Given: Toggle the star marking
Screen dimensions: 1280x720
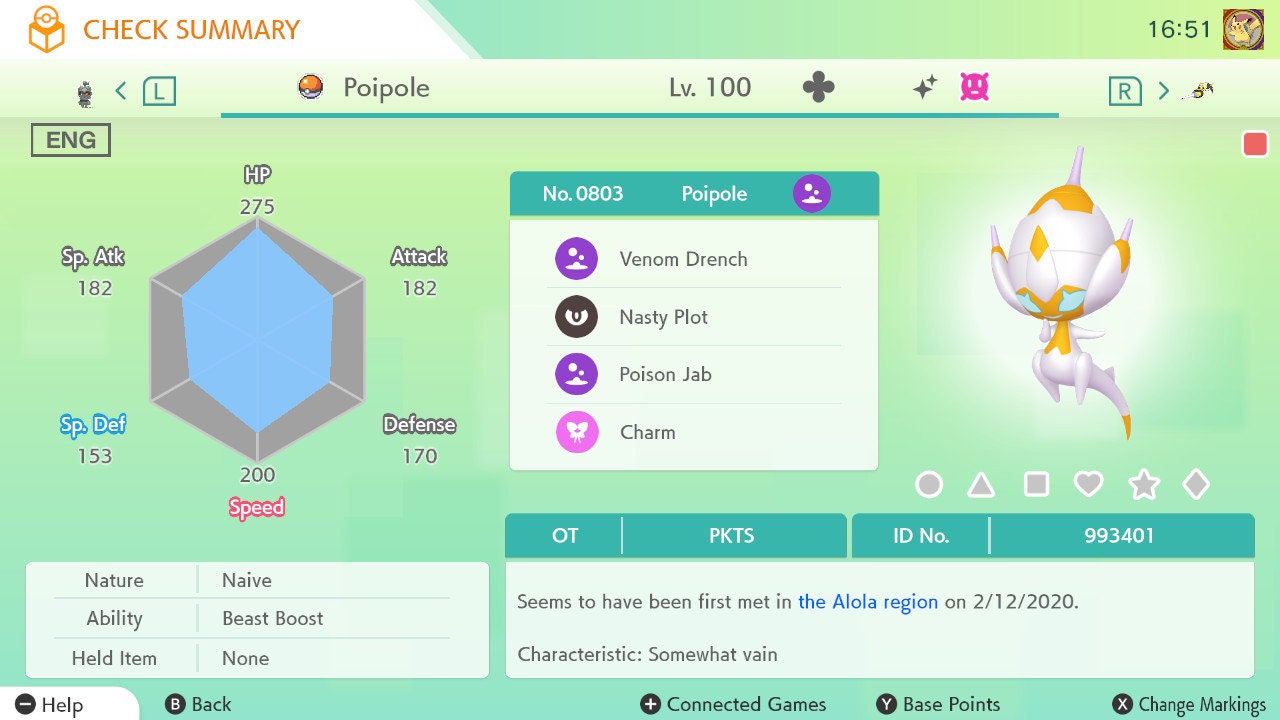Looking at the screenshot, I should pyautogui.click(x=1143, y=485).
